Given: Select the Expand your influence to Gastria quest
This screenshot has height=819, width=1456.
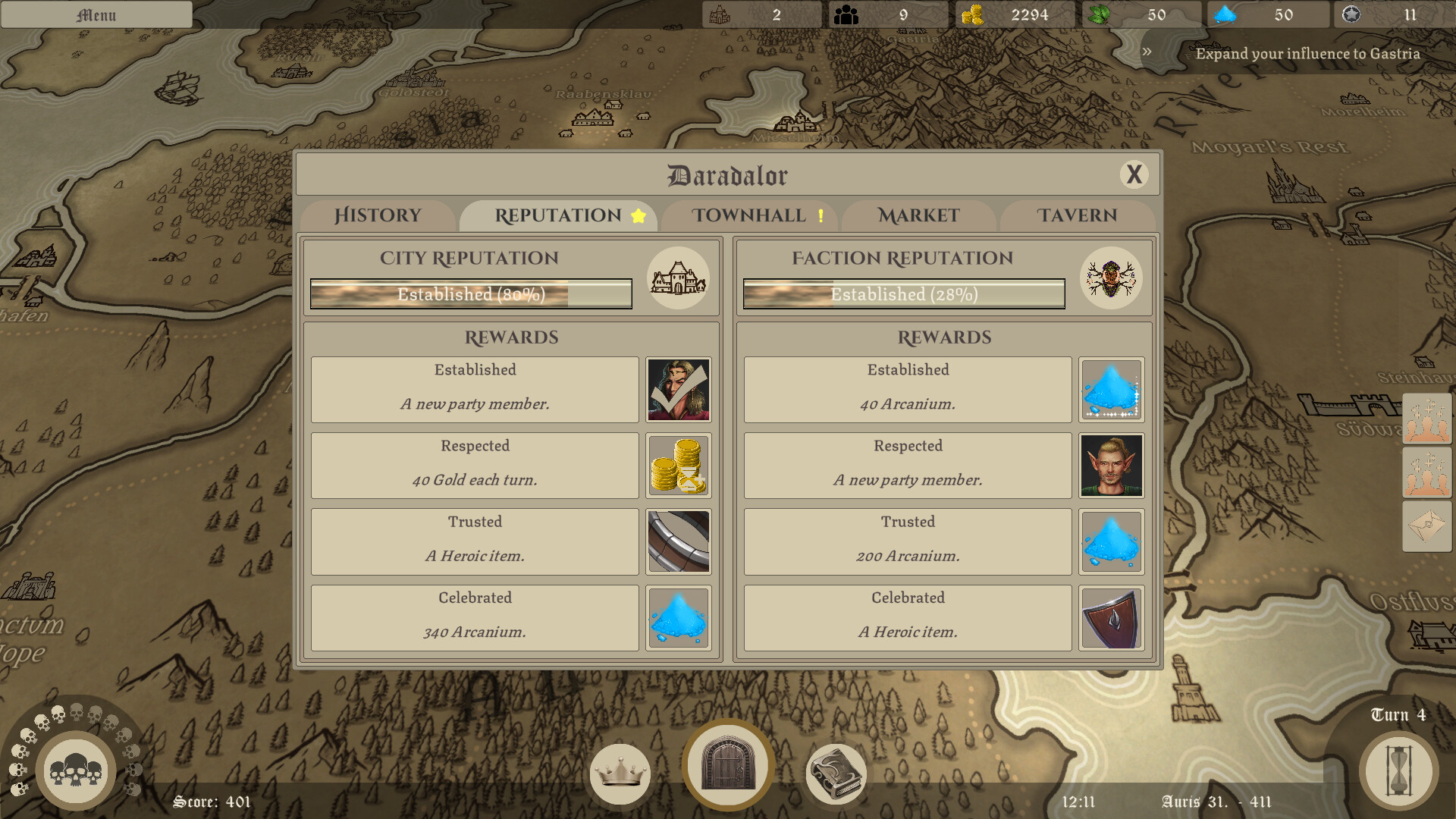Looking at the screenshot, I should tap(1307, 54).
